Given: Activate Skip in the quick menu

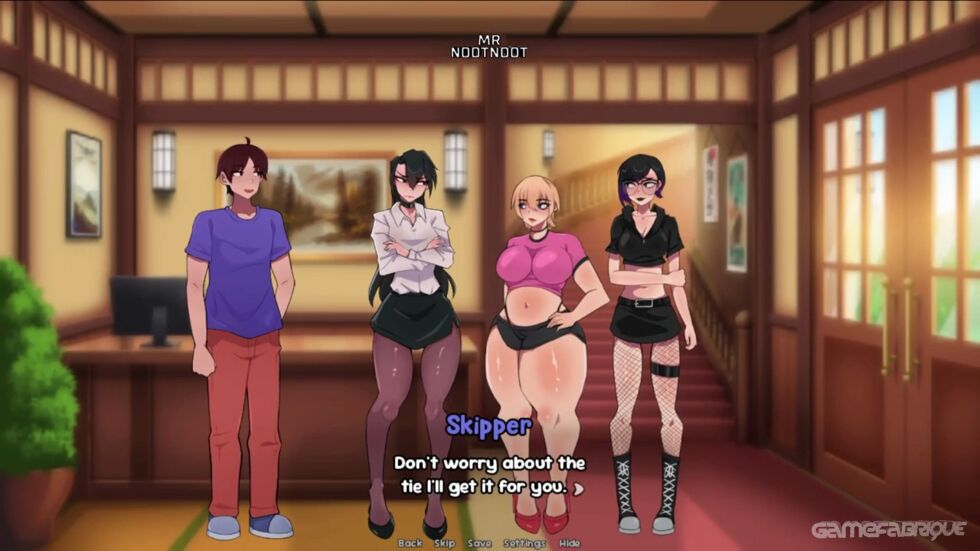Looking at the screenshot, I should click(x=444, y=543).
